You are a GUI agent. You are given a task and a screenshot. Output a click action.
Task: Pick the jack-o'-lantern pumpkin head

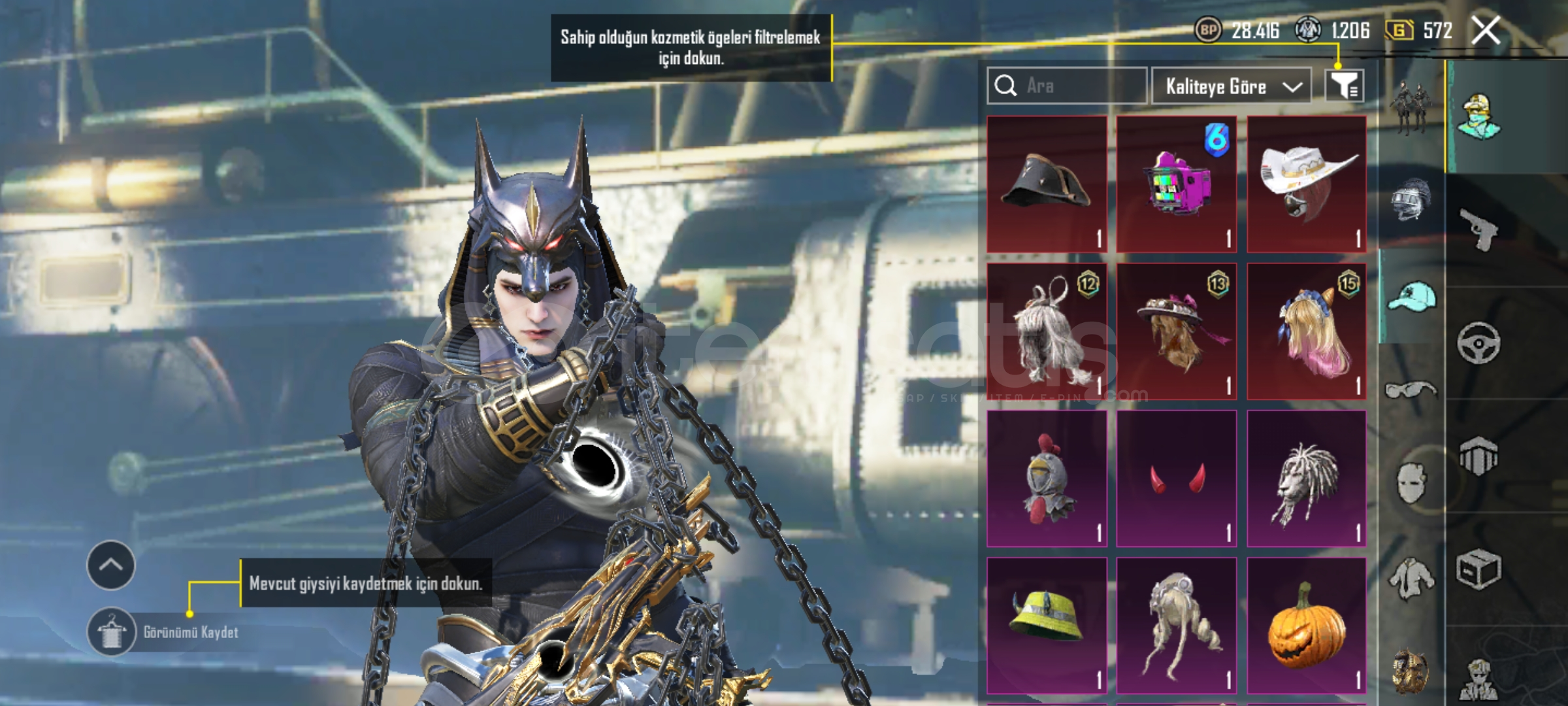(1306, 626)
